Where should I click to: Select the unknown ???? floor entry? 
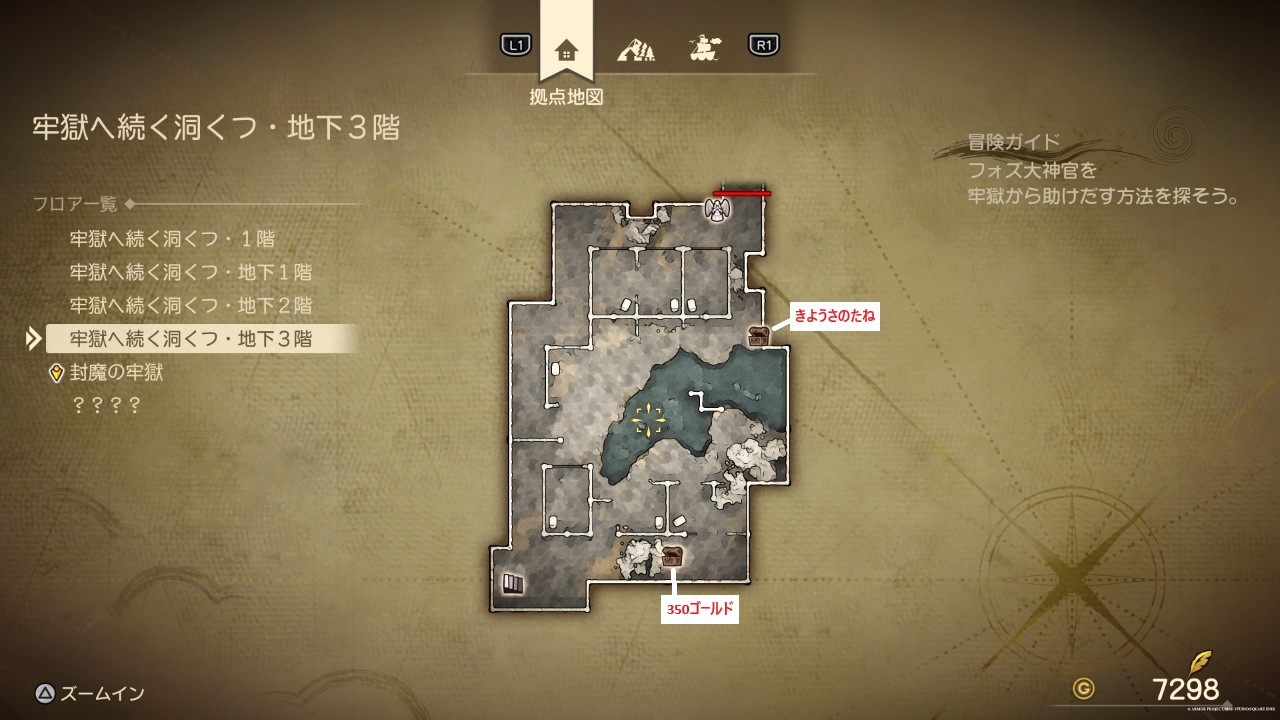click(x=104, y=406)
